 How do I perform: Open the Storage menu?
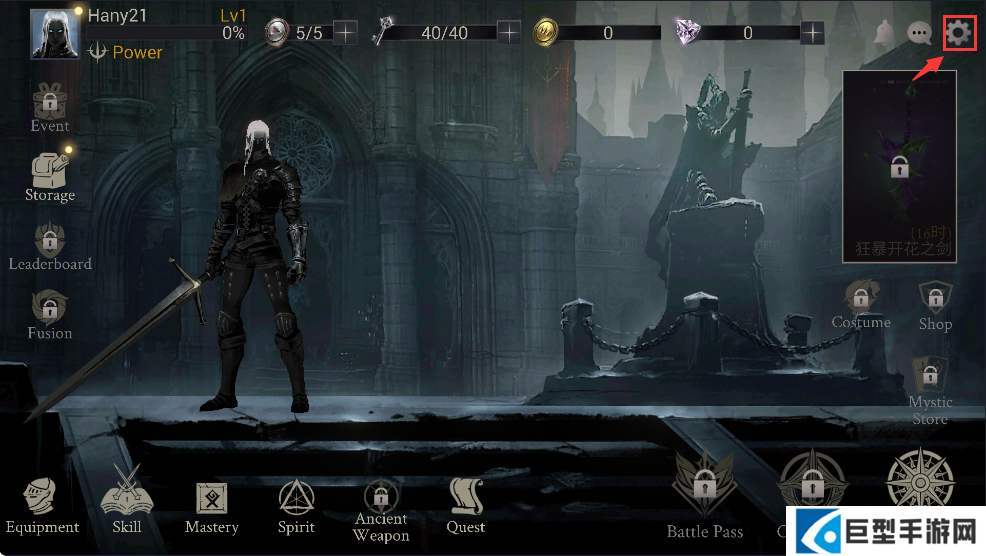[x=49, y=170]
